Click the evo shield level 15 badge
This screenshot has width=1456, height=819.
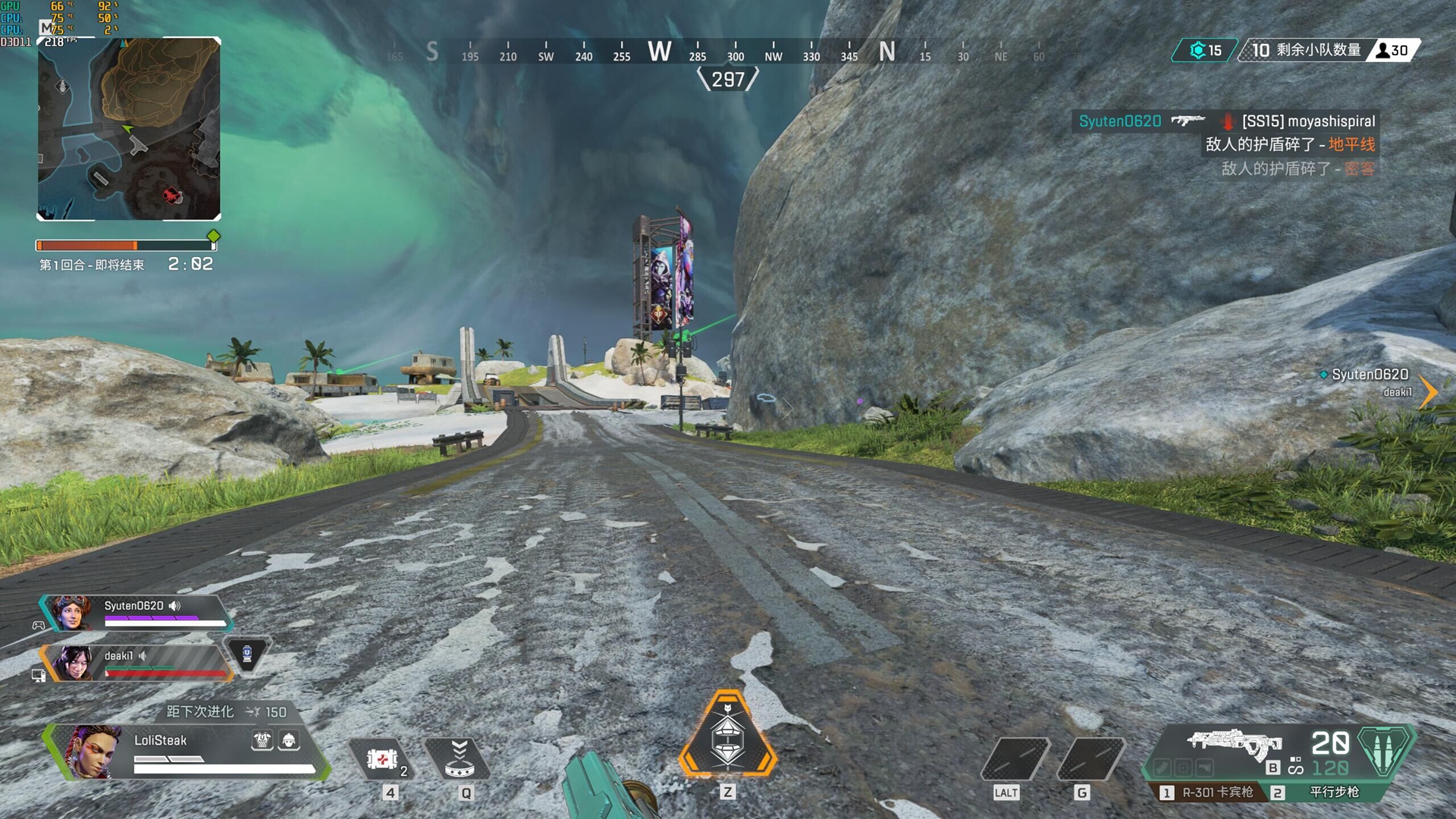[1205, 50]
